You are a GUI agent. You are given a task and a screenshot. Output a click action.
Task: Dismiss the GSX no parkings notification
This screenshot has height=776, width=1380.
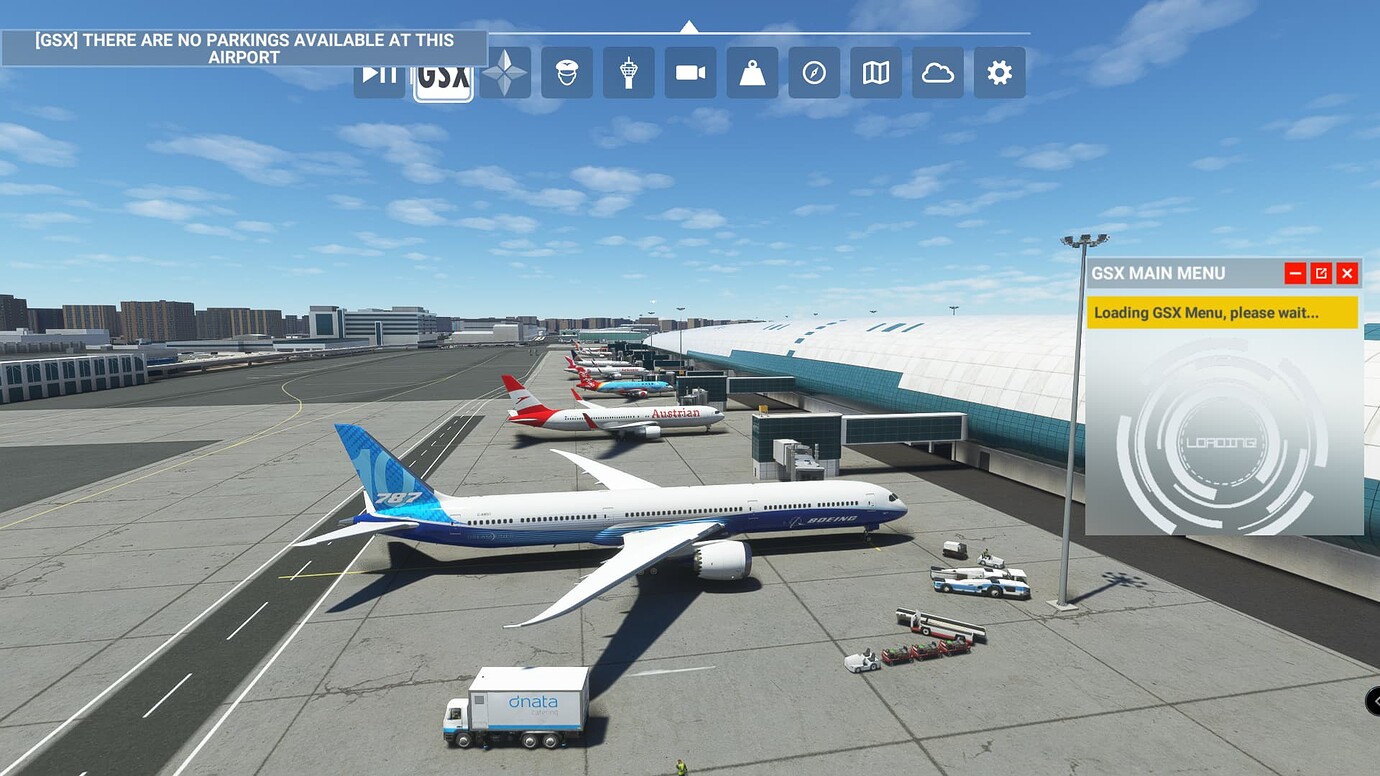(243, 48)
